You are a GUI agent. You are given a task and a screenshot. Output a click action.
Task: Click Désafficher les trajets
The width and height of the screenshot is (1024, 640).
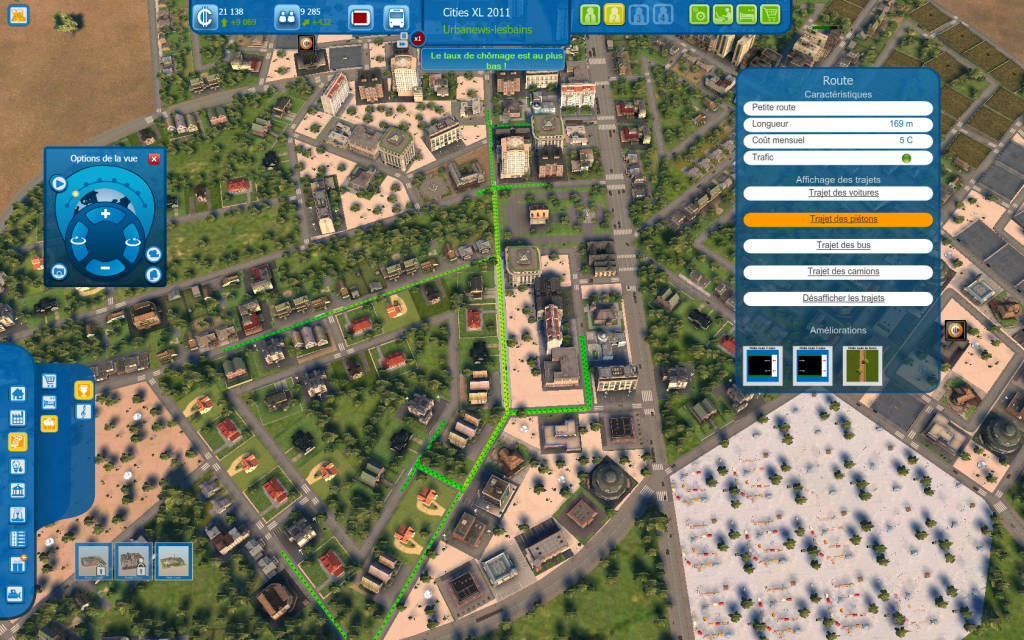coord(838,298)
